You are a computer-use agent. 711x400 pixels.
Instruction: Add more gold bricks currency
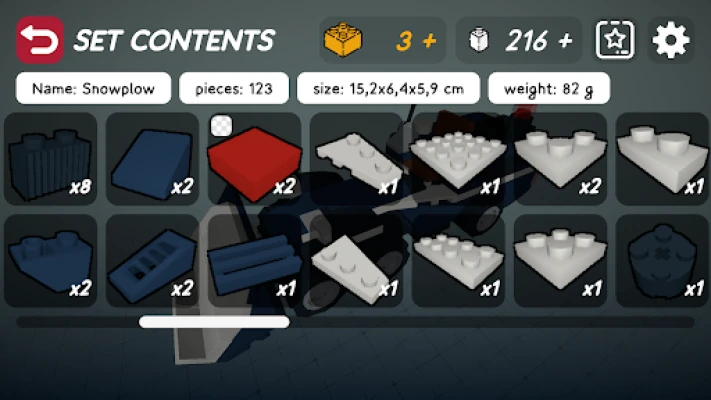coord(430,41)
